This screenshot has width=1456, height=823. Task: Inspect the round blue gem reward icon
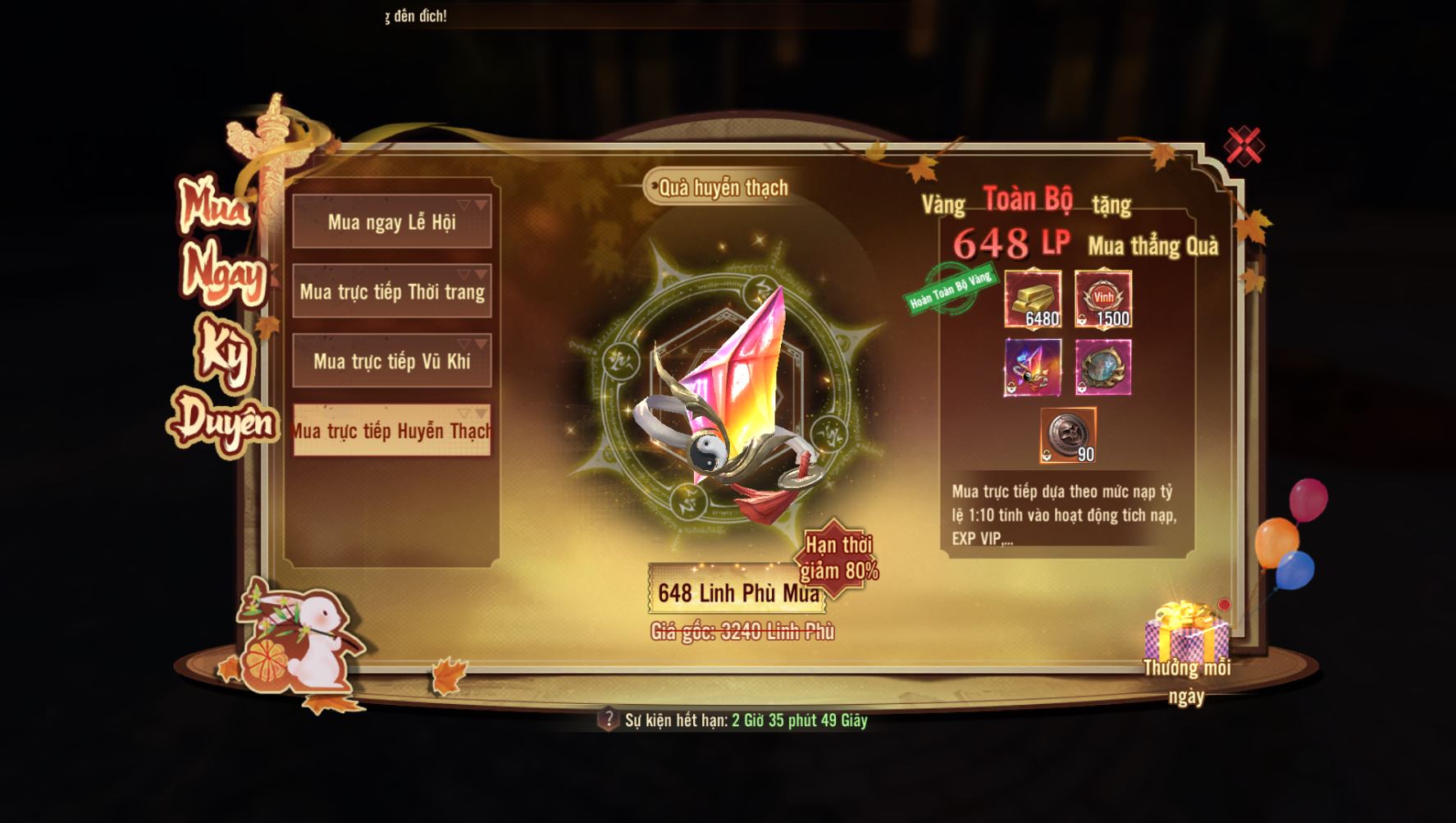(1103, 368)
